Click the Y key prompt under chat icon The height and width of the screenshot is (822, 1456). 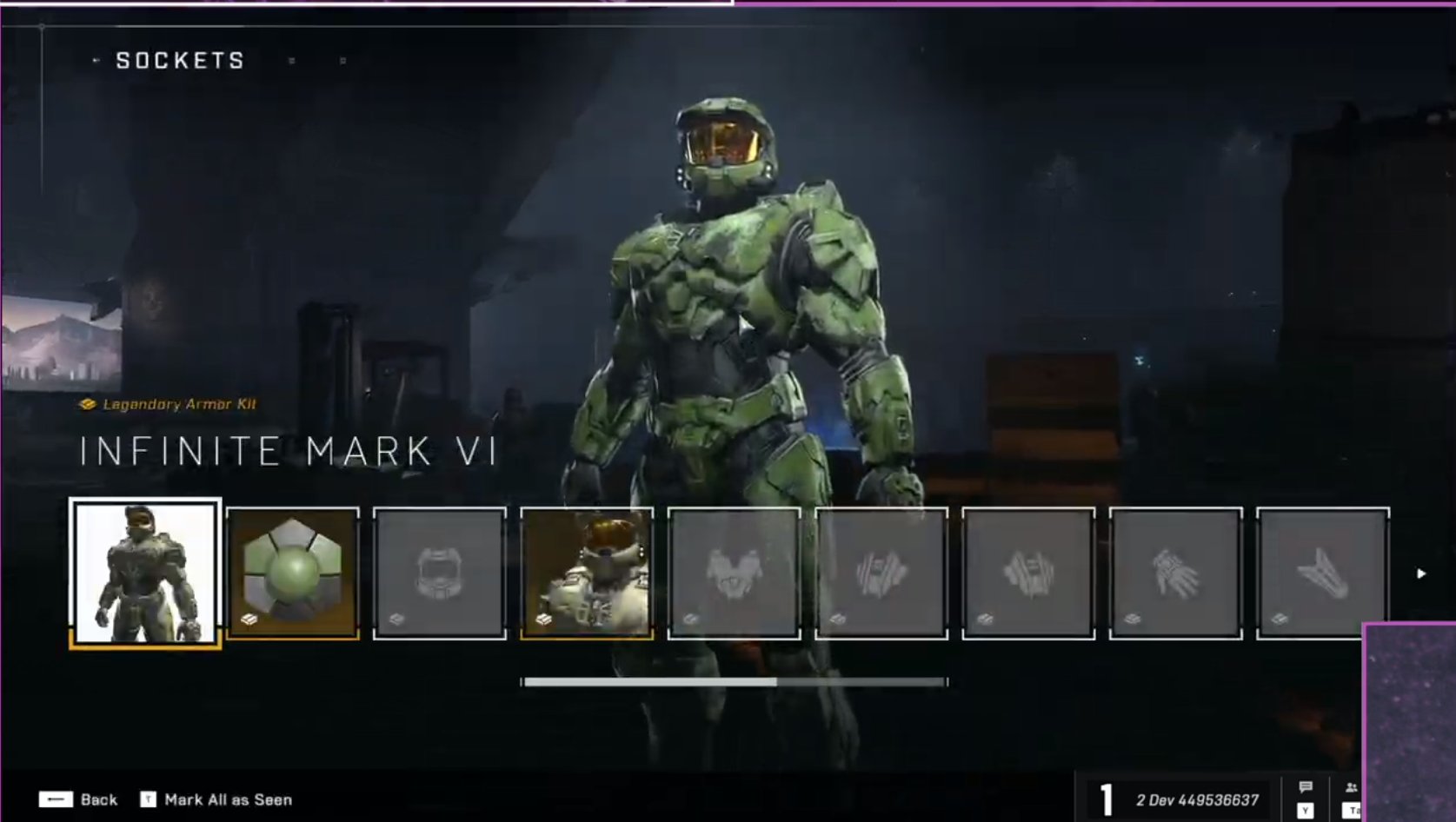tap(1305, 811)
